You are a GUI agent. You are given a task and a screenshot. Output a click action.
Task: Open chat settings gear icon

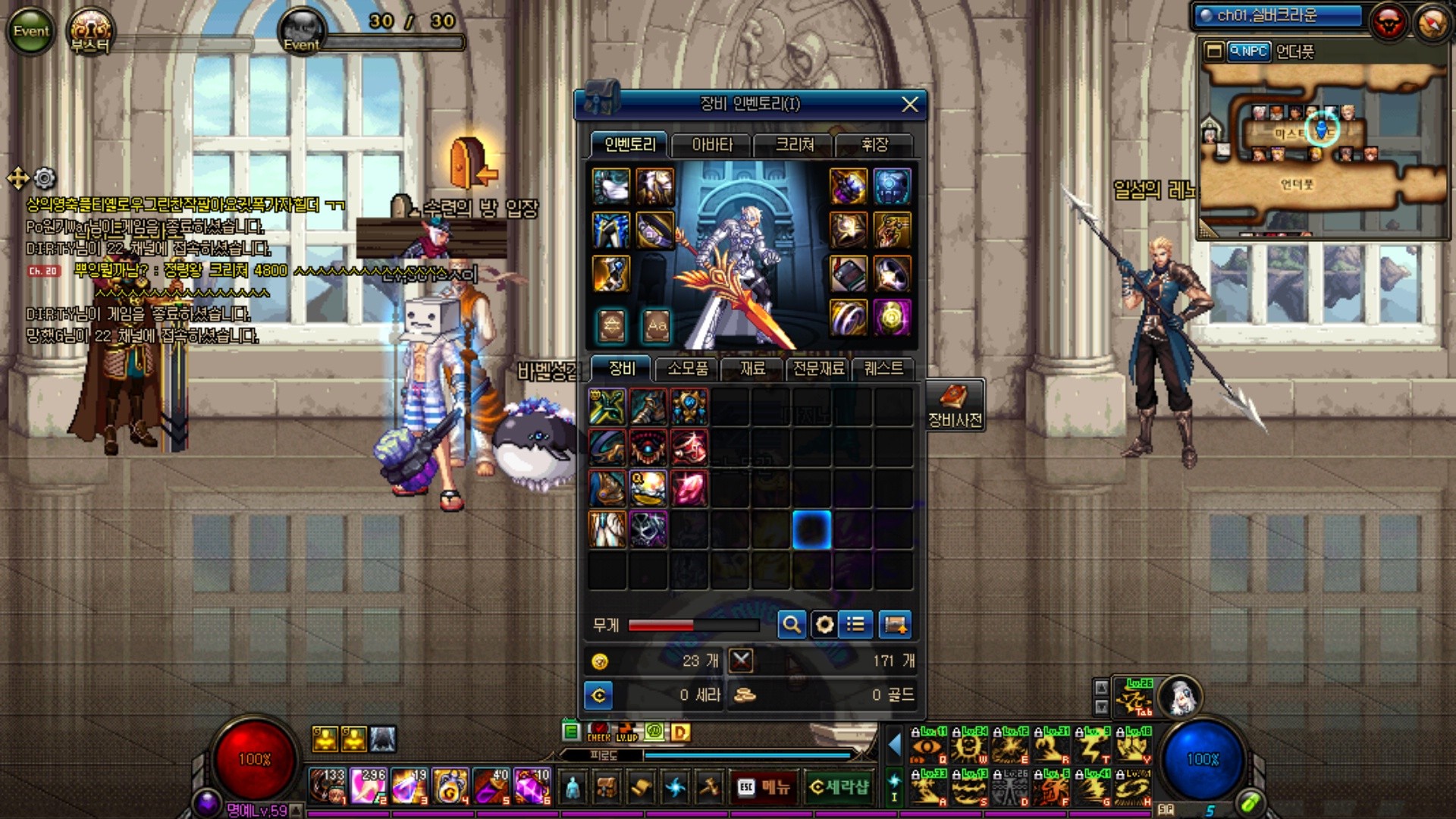pos(45,178)
